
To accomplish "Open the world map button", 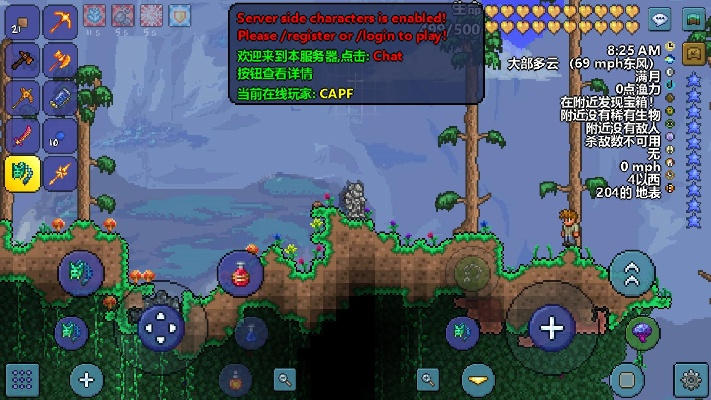I will click(x=695, y=18).
